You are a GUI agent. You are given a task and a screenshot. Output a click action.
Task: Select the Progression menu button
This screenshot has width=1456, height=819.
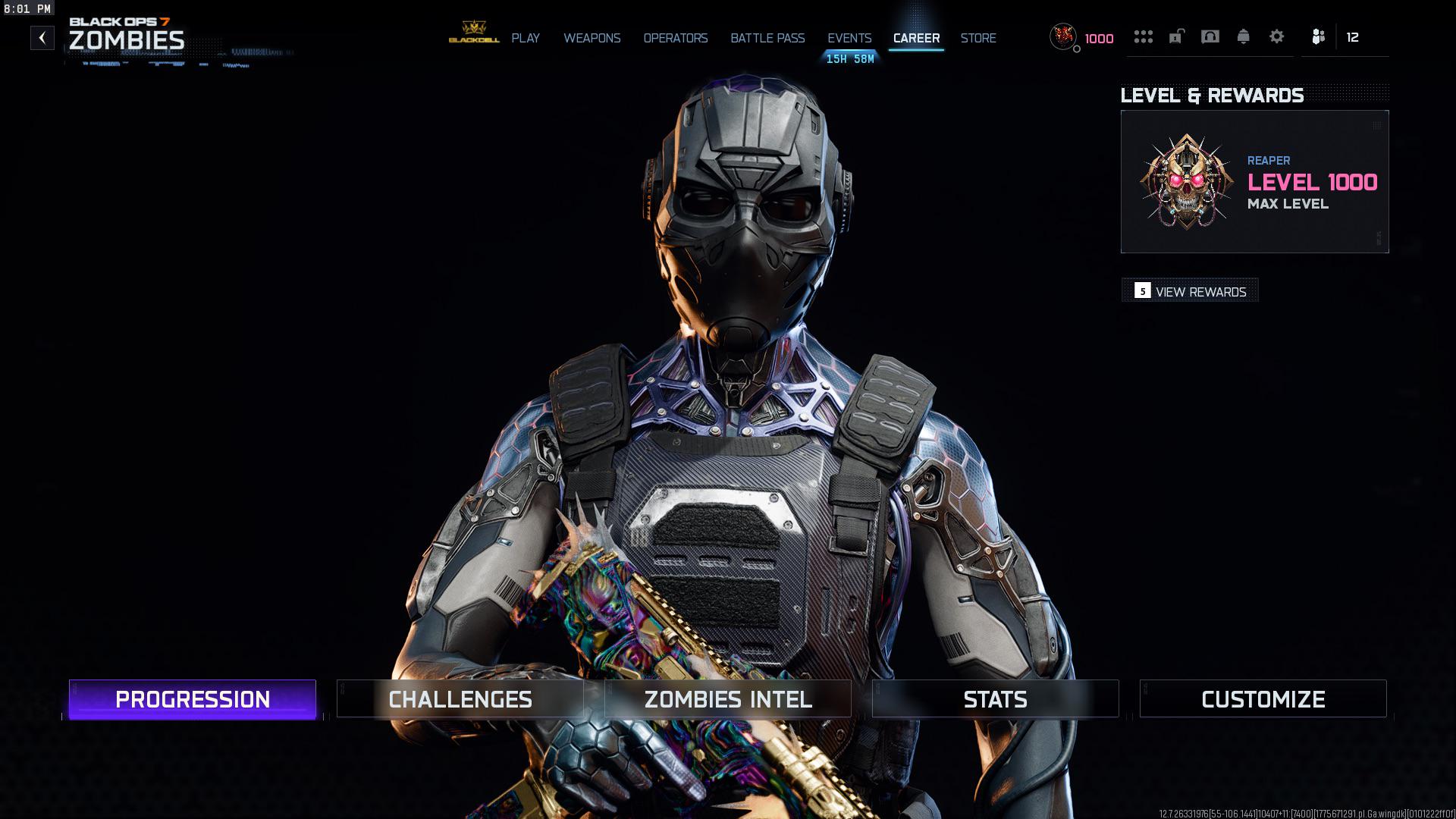pyautogui.click(x=193, y=699)
